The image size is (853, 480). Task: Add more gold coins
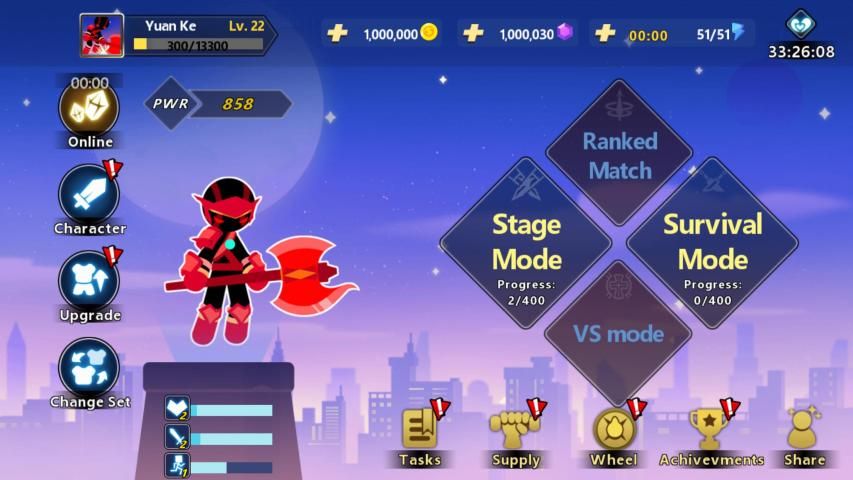point(338,34)
